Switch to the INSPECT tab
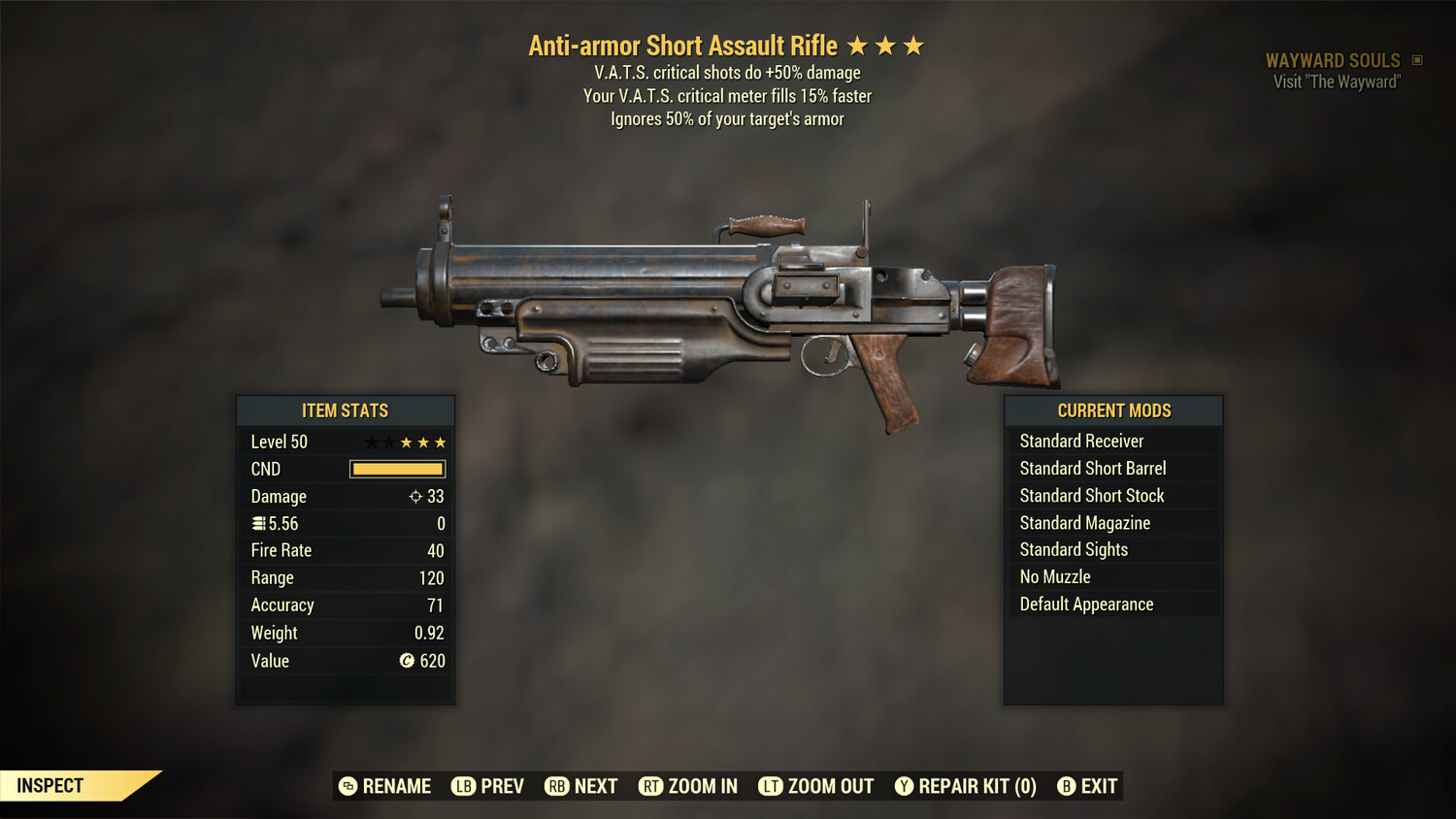Screen dimensions: 1456x819 click(50, 785)
